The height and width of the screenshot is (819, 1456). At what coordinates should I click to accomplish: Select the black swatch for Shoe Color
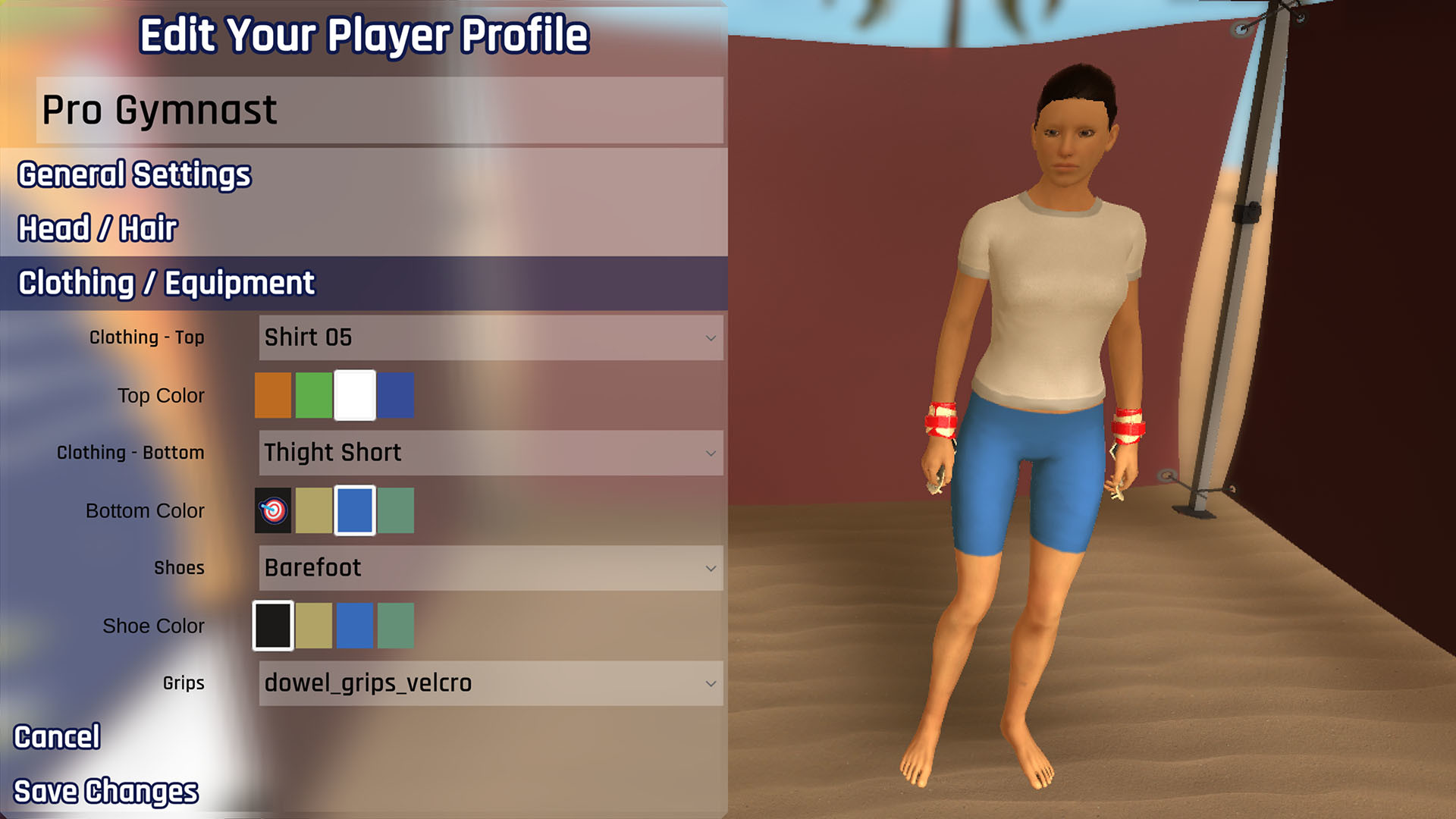coord(273,626)
